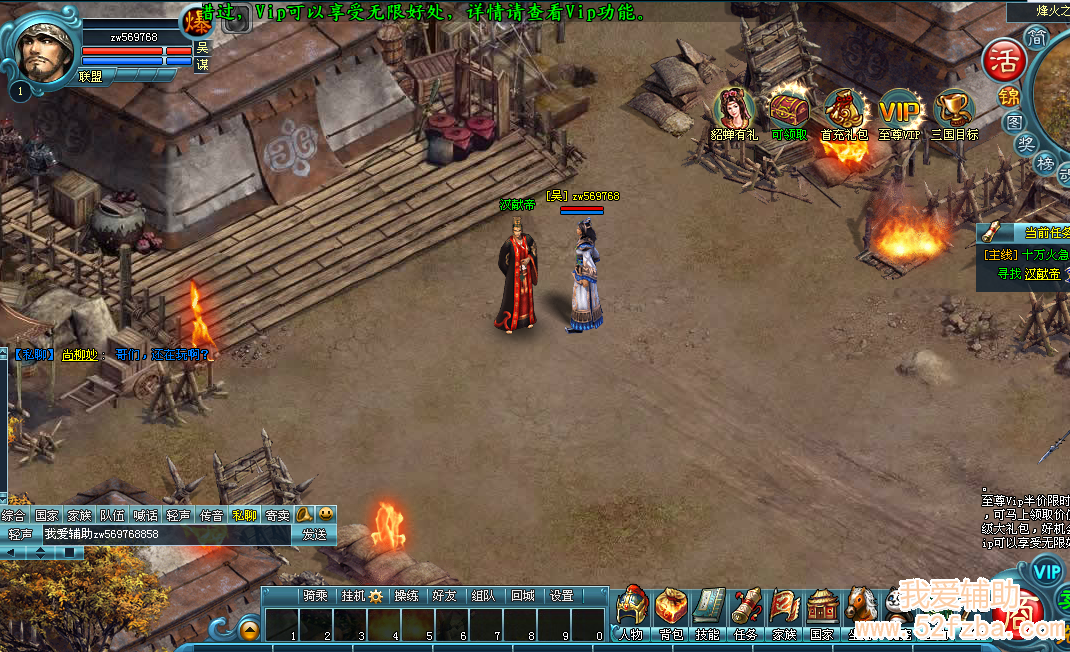Open the 好友 friends list
The image size is (1070, 652).
point(443,596)
